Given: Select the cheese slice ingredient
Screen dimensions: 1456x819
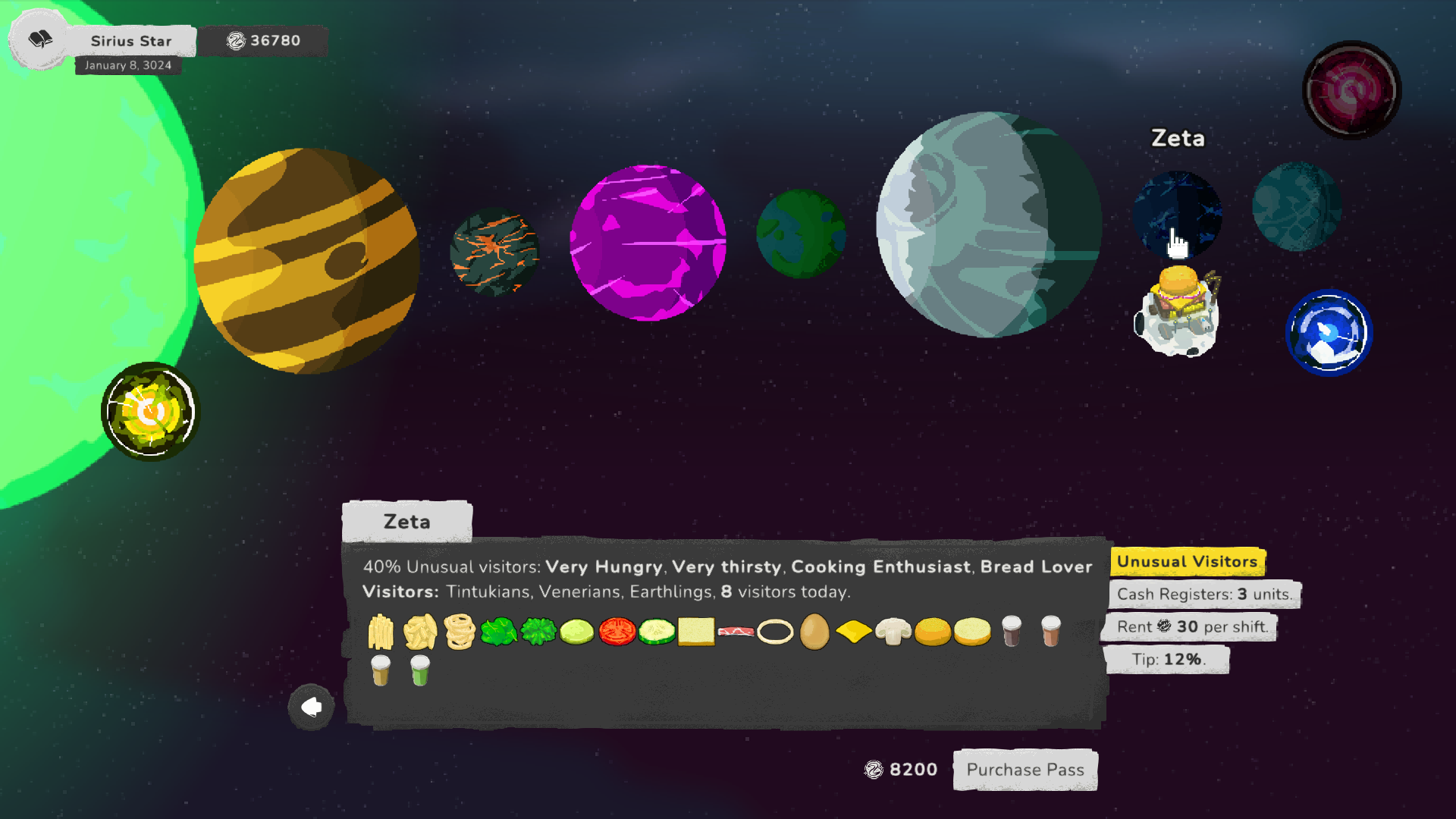Looking at the screenshot, I should (x=854, y=631).
